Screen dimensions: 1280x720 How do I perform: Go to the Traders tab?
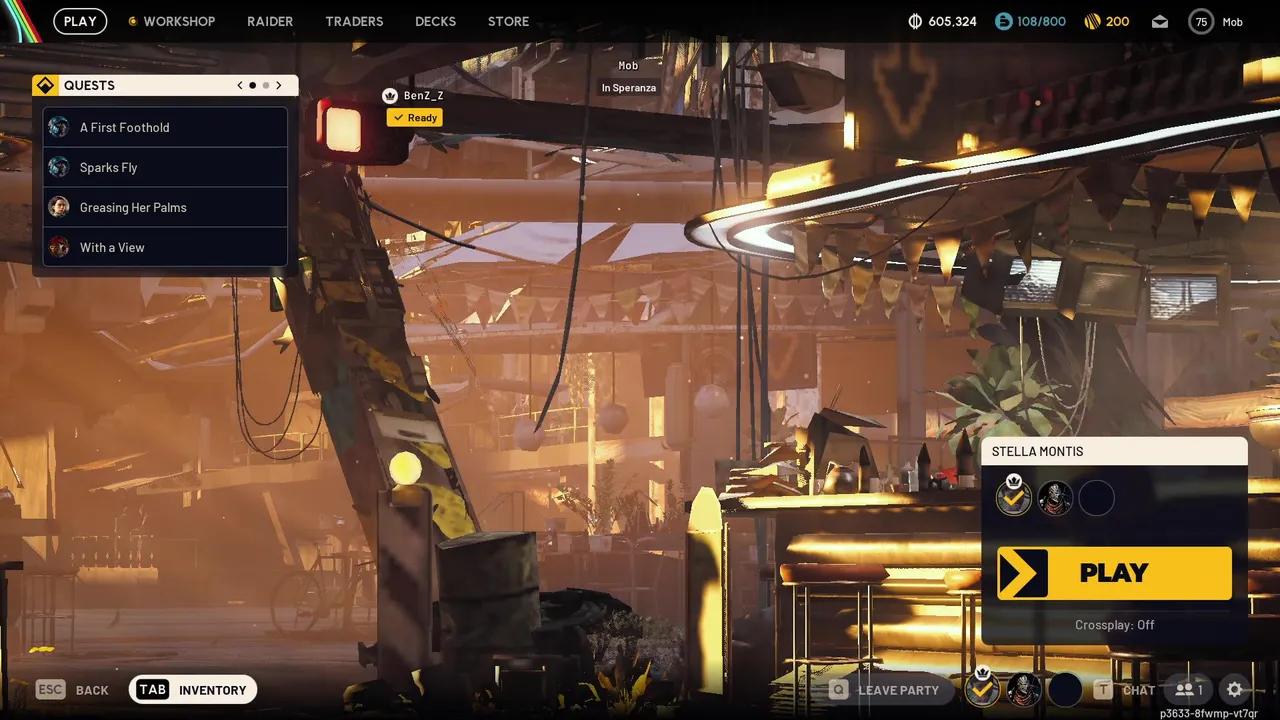[x=354, y=21]
